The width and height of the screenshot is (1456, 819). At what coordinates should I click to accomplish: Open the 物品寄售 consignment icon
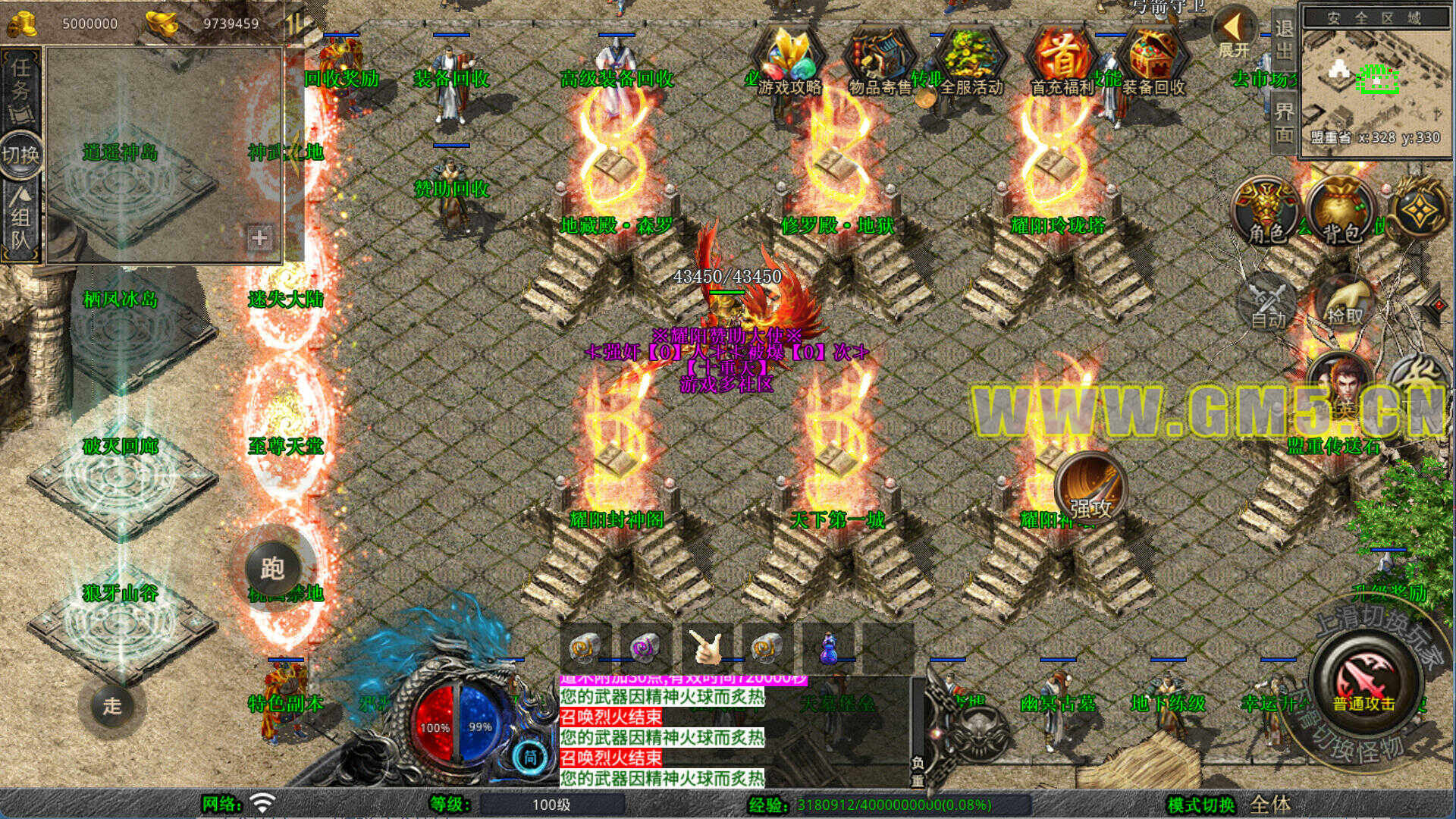pos(880,59)
